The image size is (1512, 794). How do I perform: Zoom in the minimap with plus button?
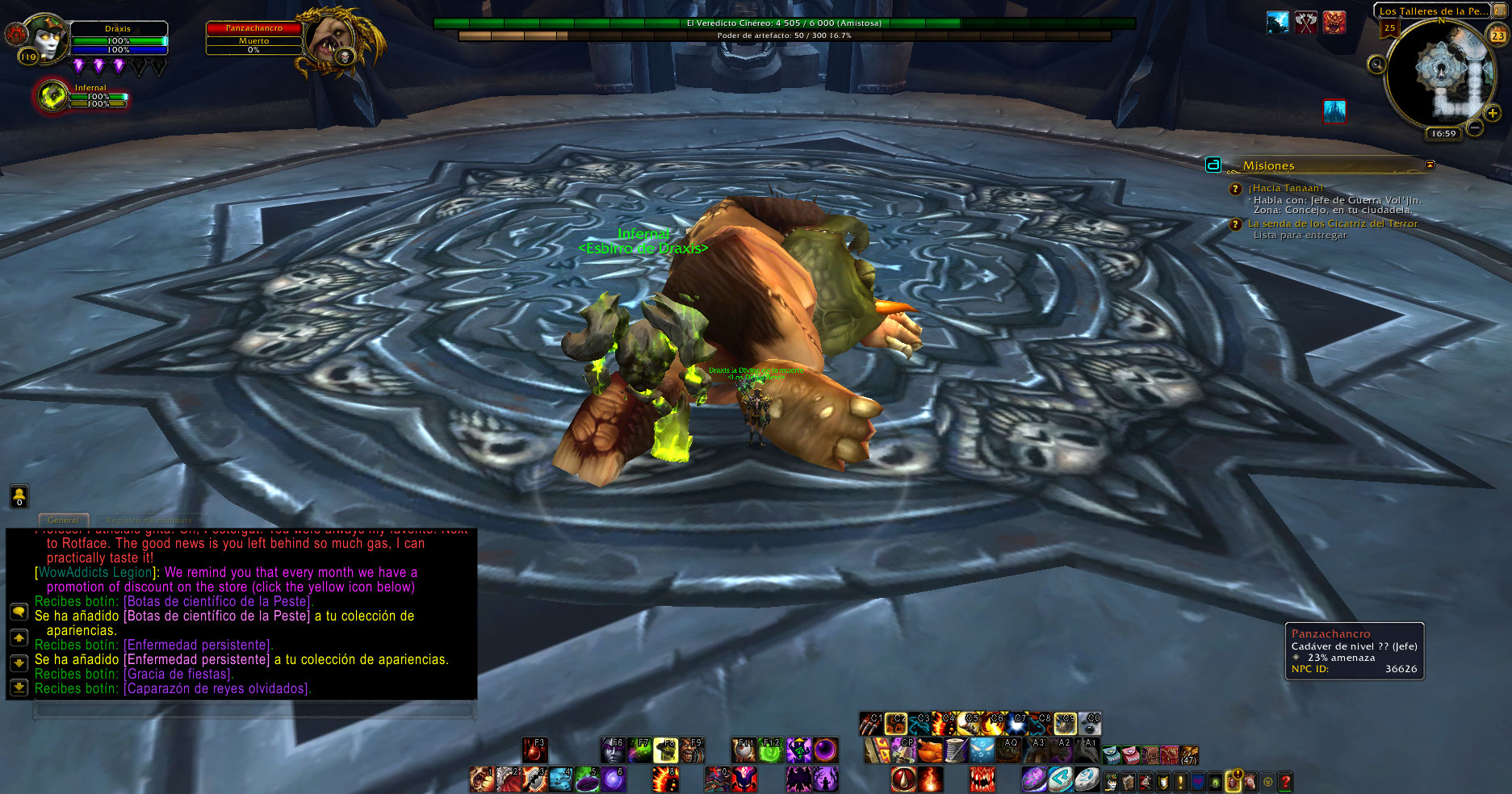tap(1493, 114)
